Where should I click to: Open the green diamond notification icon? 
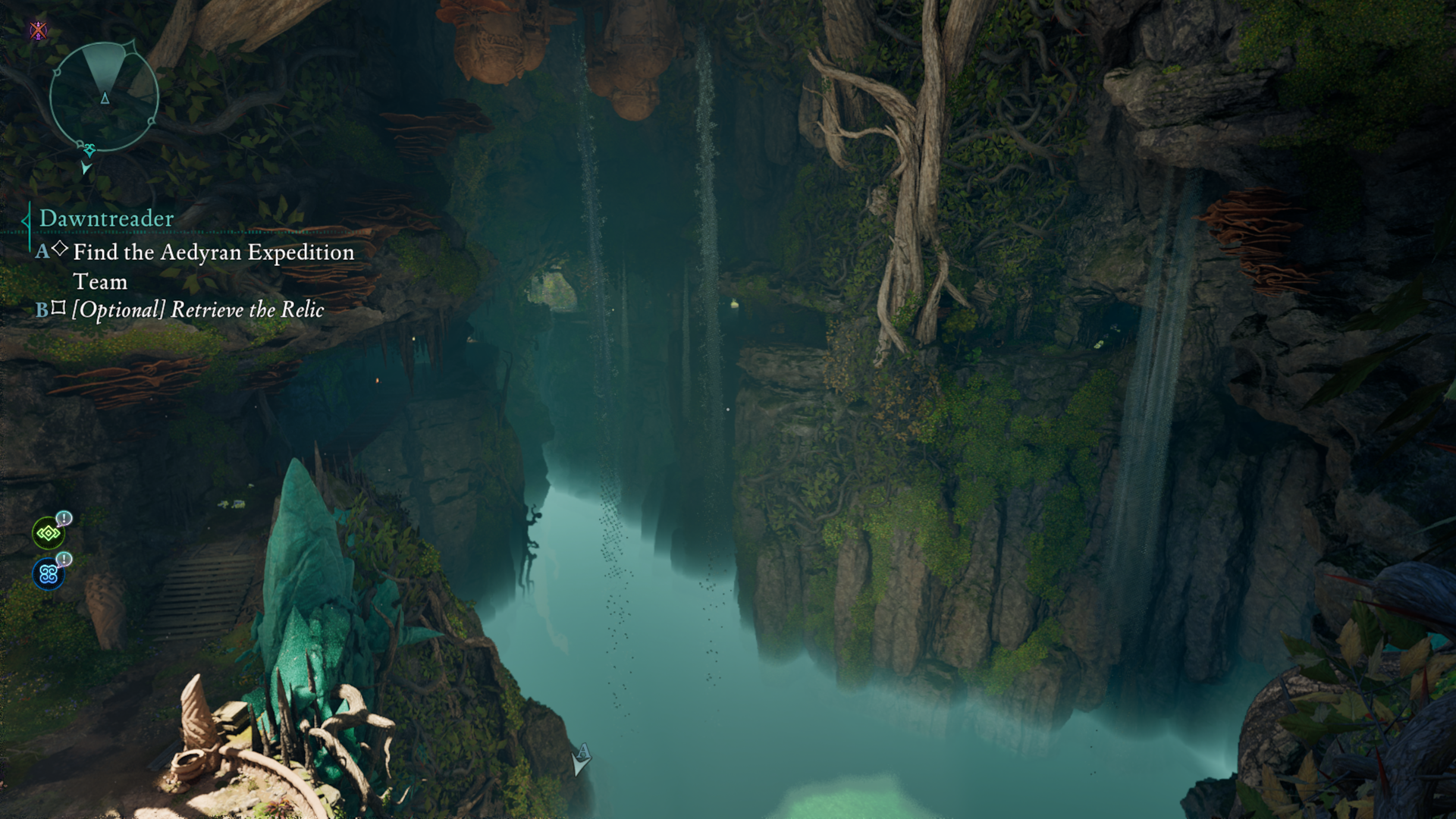tap(49, 533)
